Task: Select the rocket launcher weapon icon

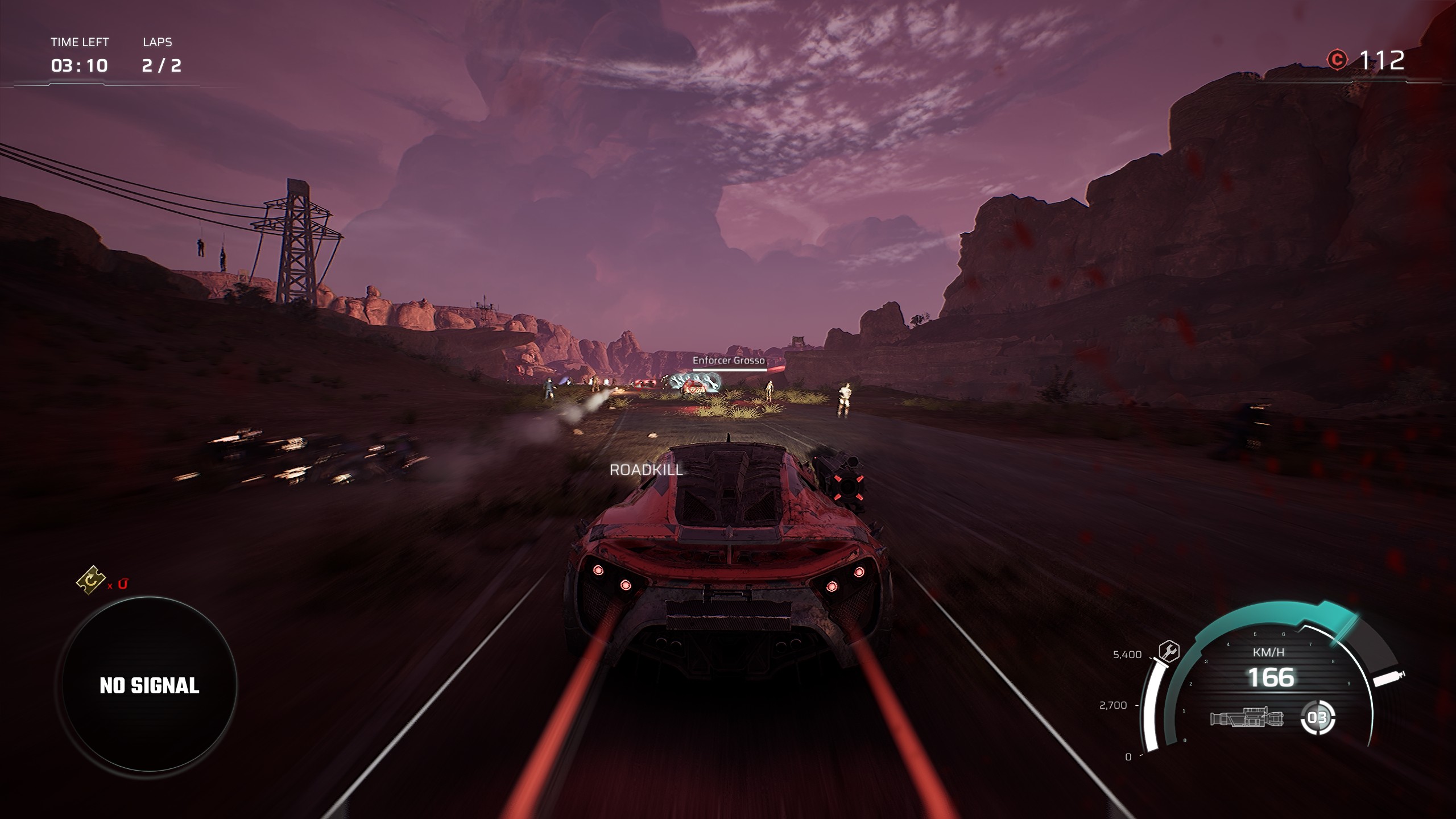Action: click(1247, 718)
